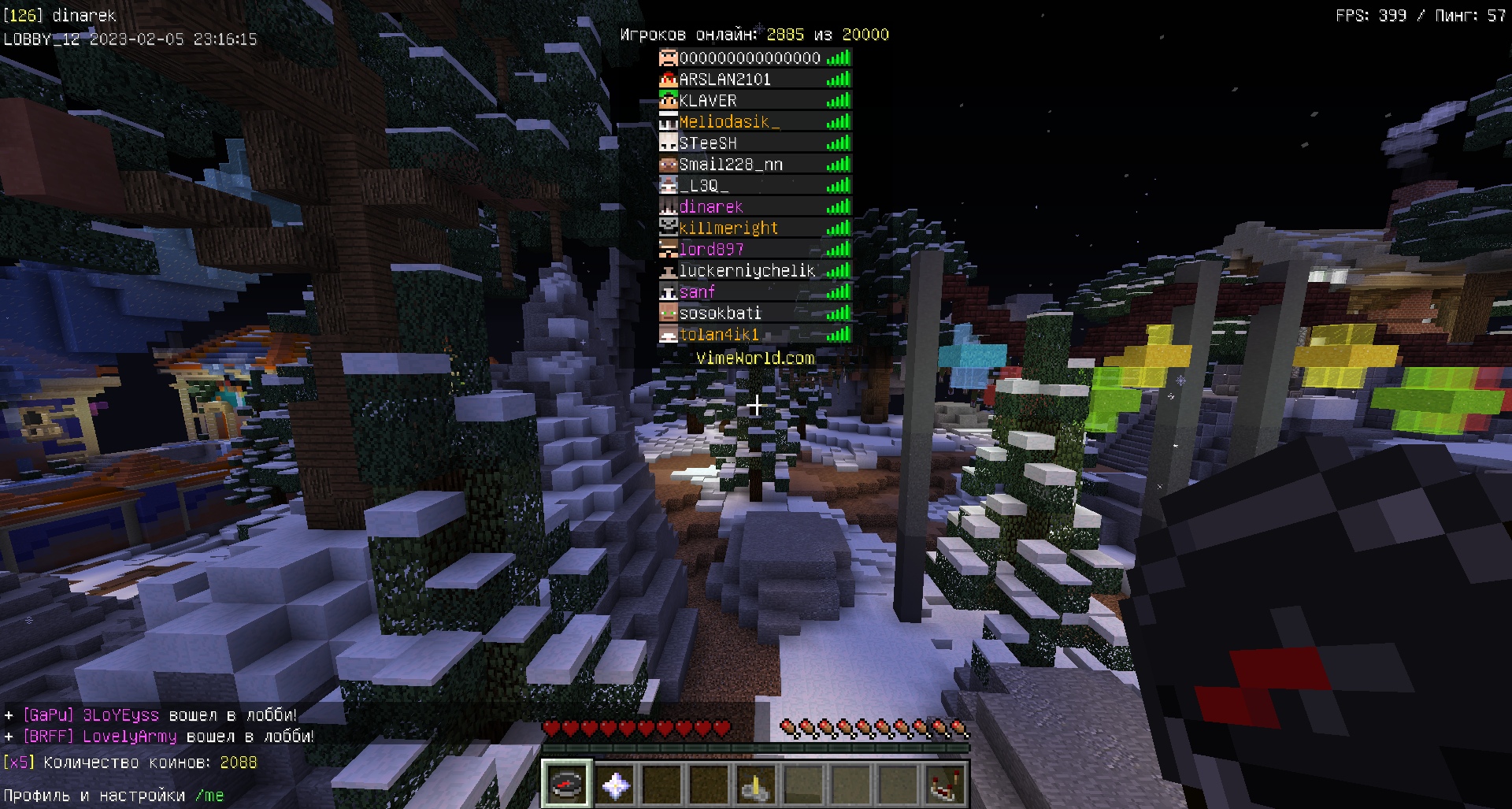Image resolution: width=1512 pixels, height=809 pixels.
Task: Select tolan4ik1 in the player list
Action: click(x=755, y=335)
